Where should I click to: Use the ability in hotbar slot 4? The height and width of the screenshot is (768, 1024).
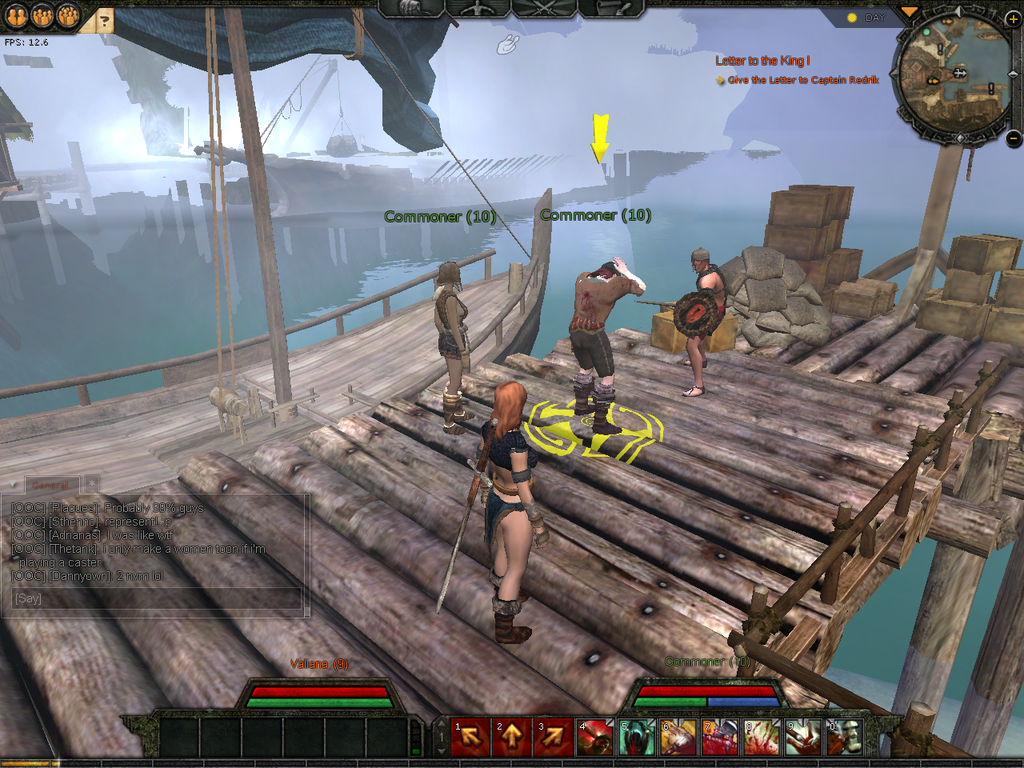click(595, 738)
